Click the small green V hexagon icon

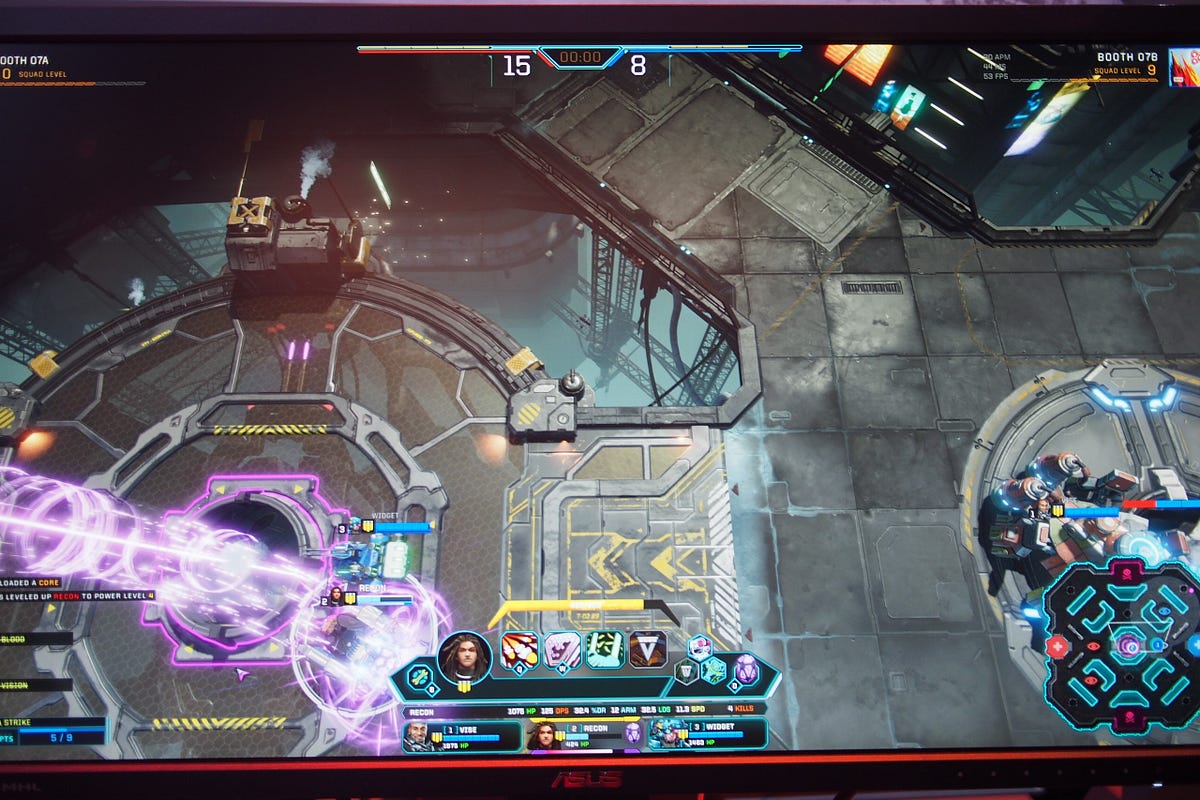click(686, 671)
